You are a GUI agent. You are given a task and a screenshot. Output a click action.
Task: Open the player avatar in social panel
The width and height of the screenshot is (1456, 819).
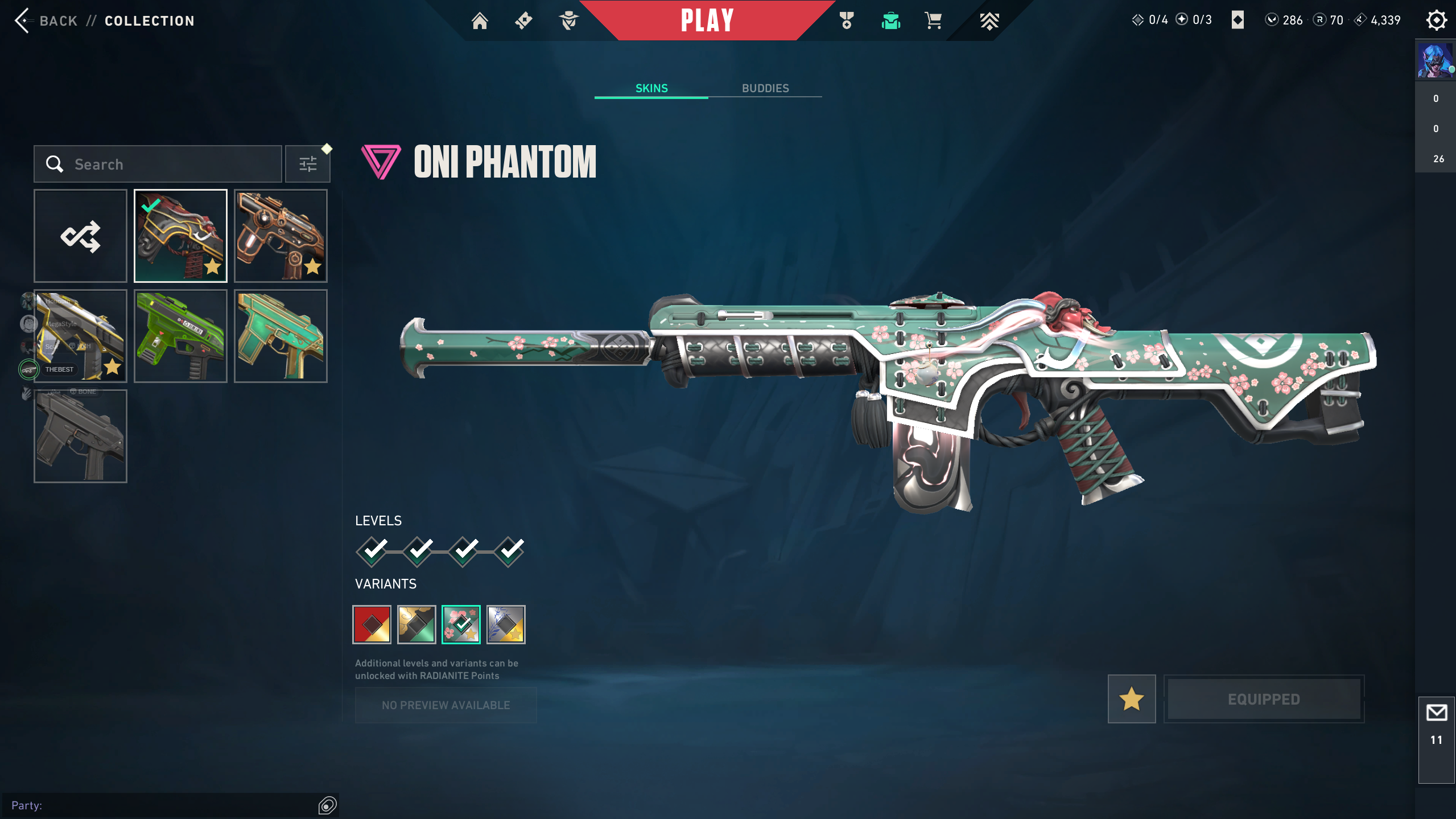[x=1434, y=60]
